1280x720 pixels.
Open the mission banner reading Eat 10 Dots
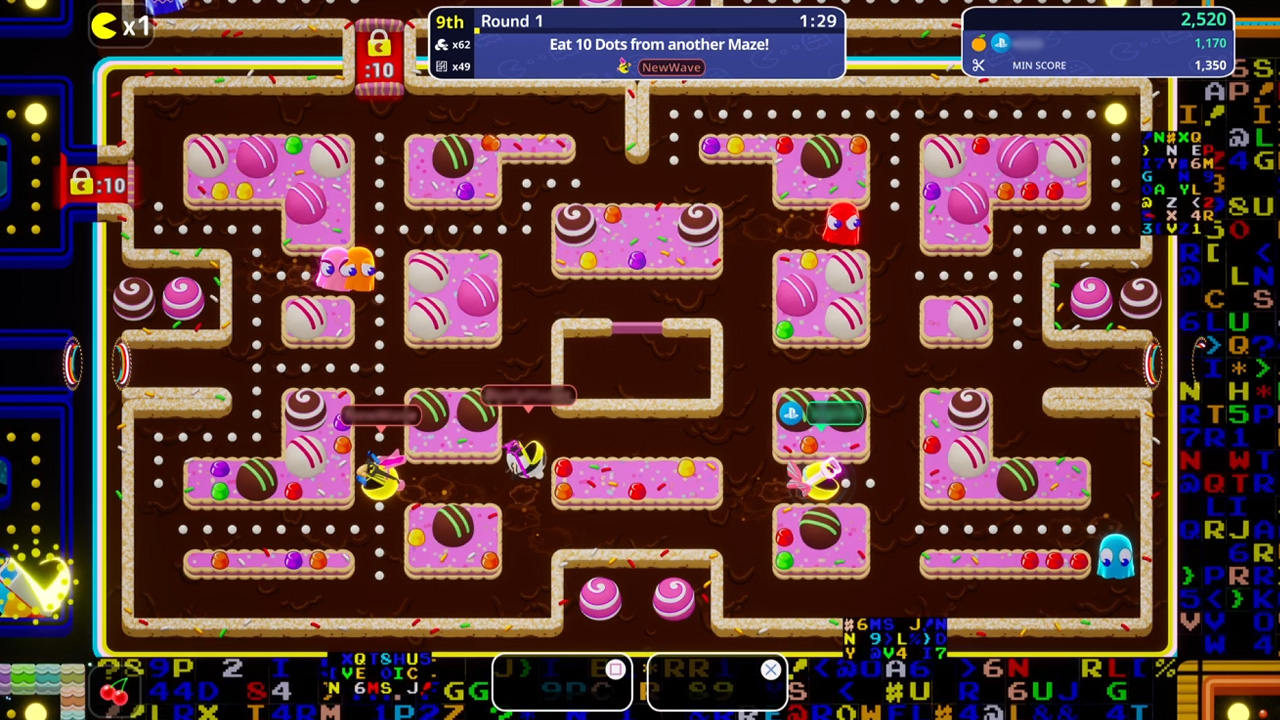pos(659,44)
